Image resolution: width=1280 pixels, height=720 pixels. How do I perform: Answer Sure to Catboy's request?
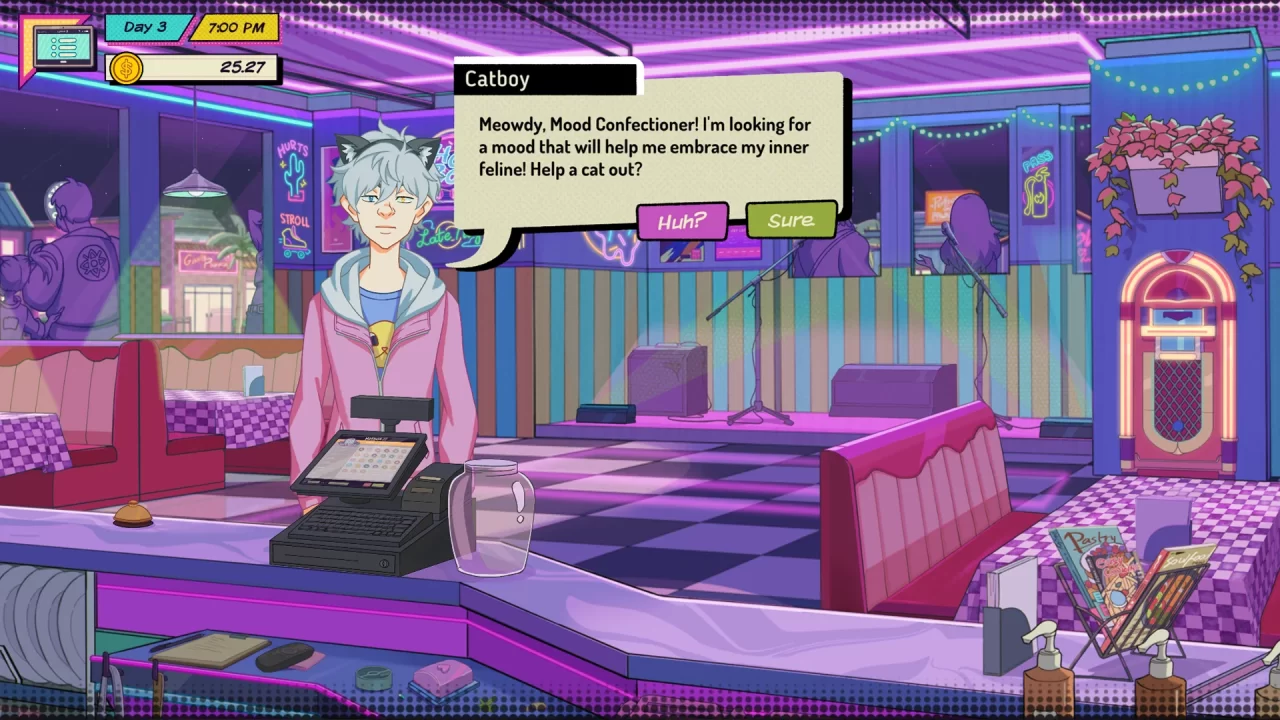coord(791,220)
